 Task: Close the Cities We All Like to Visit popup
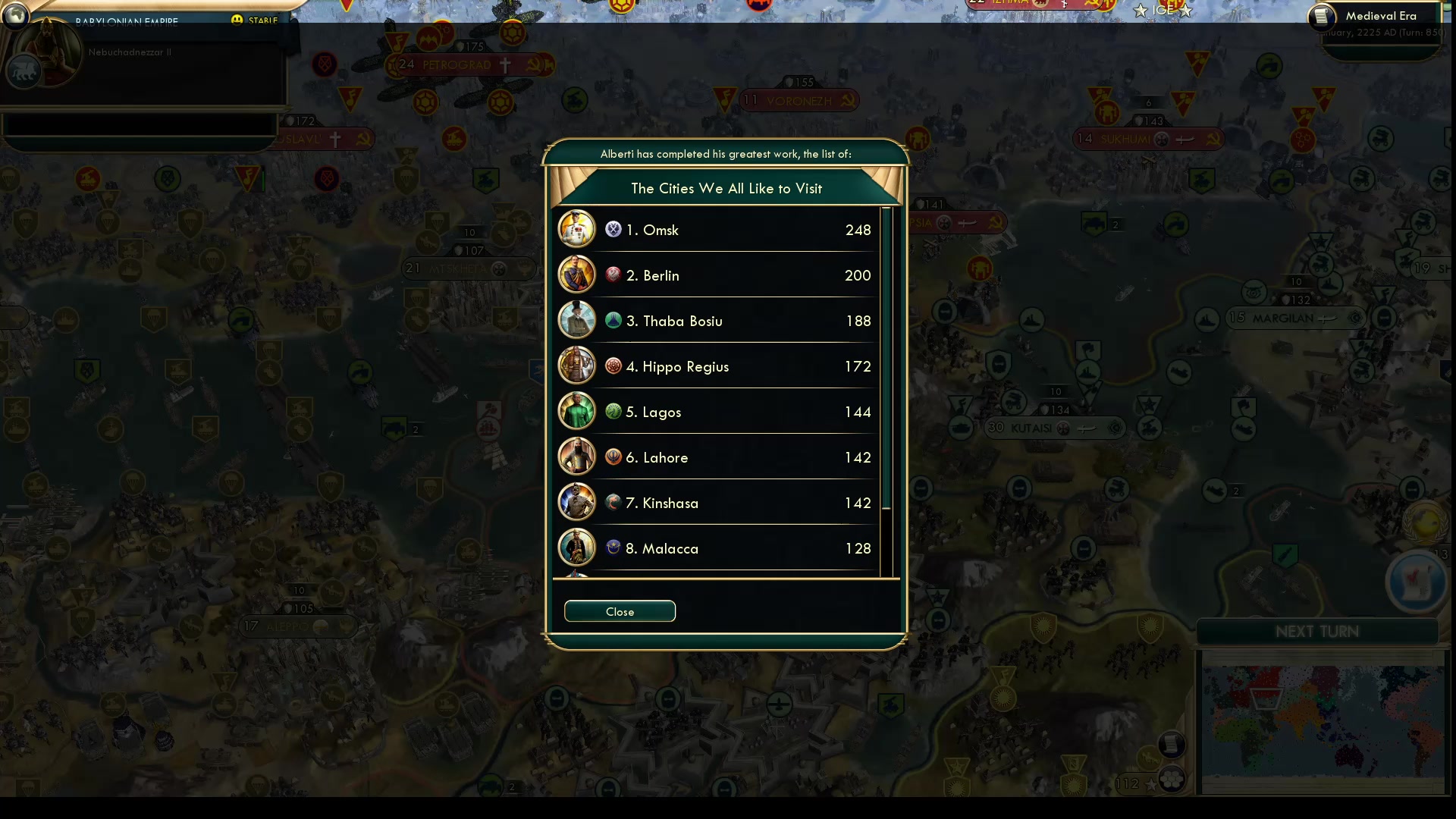click(x=620, y=611)
